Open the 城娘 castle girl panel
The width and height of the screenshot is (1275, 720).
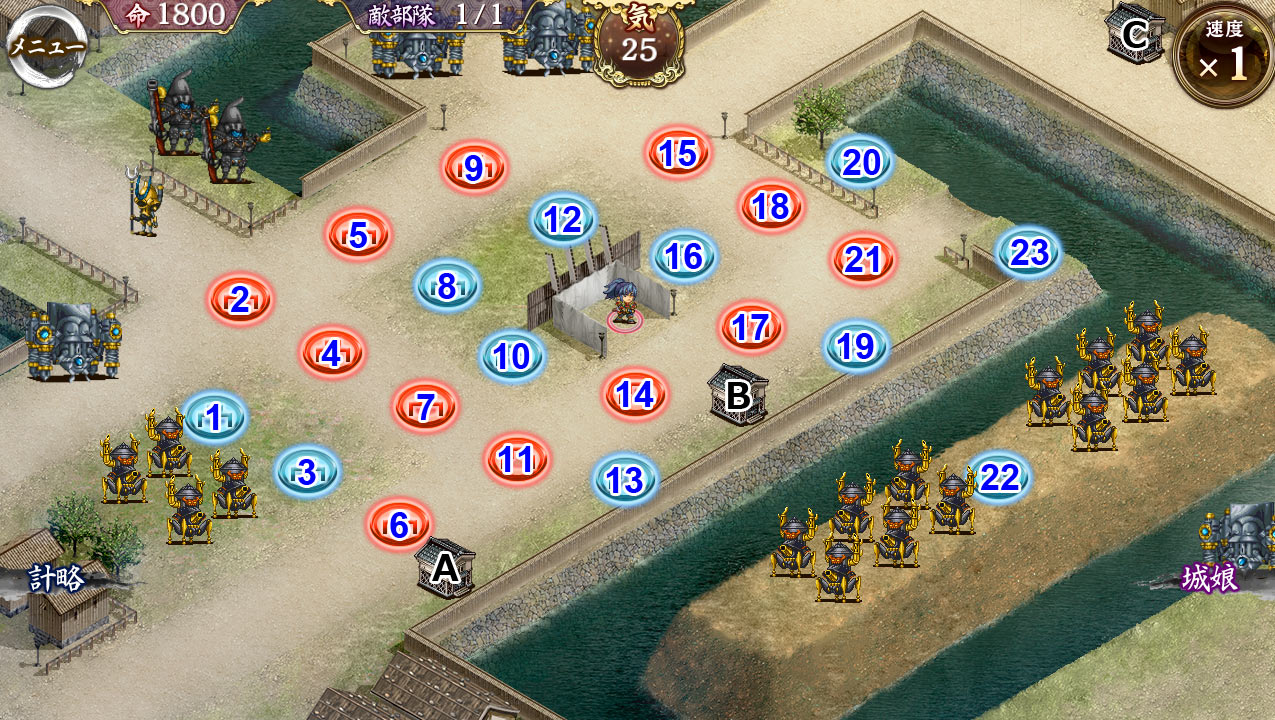click(x=1210, y=578)
